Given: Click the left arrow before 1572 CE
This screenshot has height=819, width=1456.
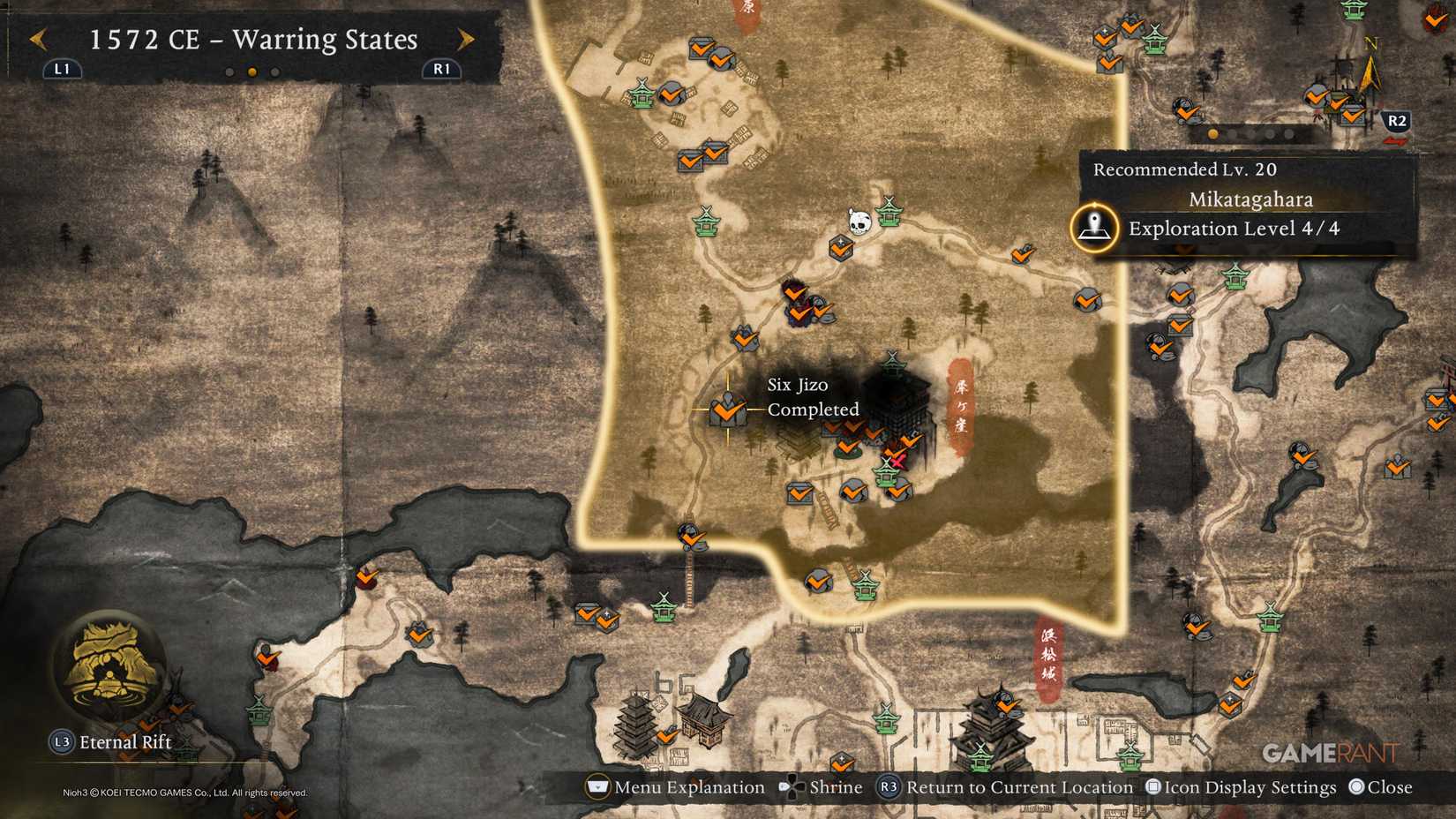Looking at the screenshot, I should (x=37, y=40).
